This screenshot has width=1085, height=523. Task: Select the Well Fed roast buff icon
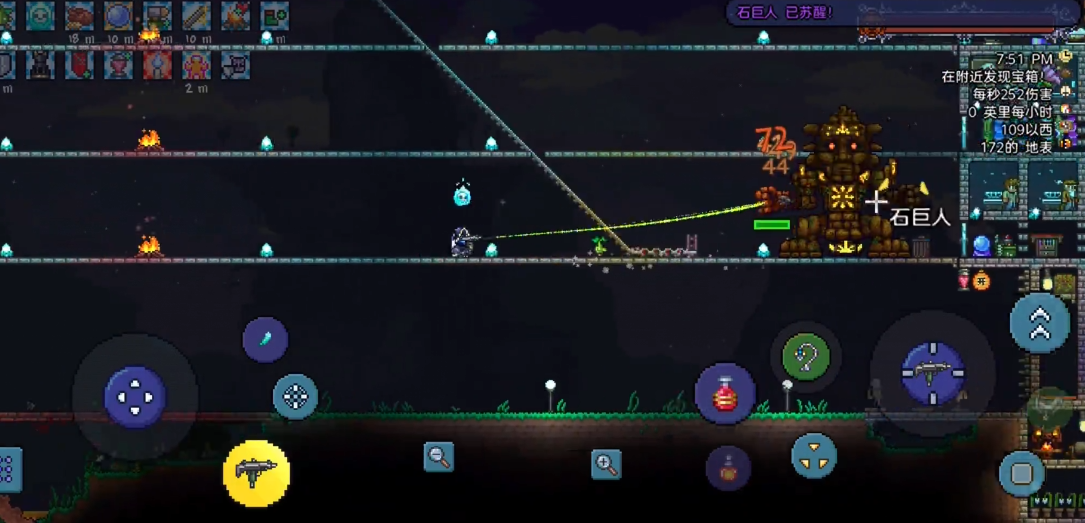click(79, 15)
